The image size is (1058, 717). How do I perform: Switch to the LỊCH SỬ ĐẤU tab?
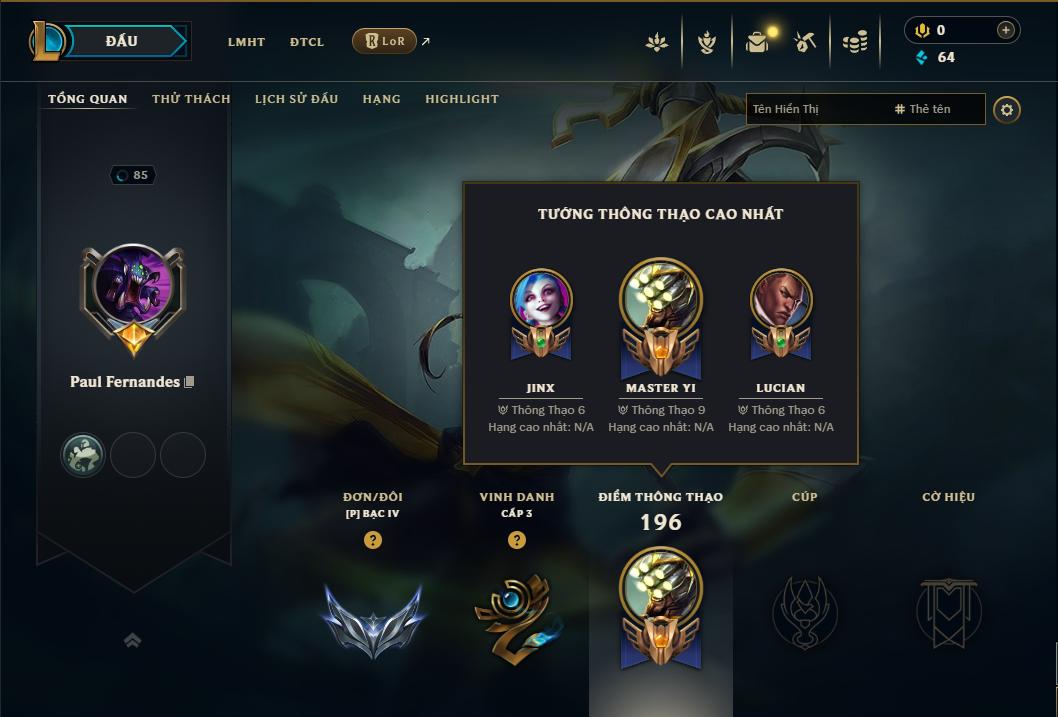pyautogui.click(x=296, y=99)
